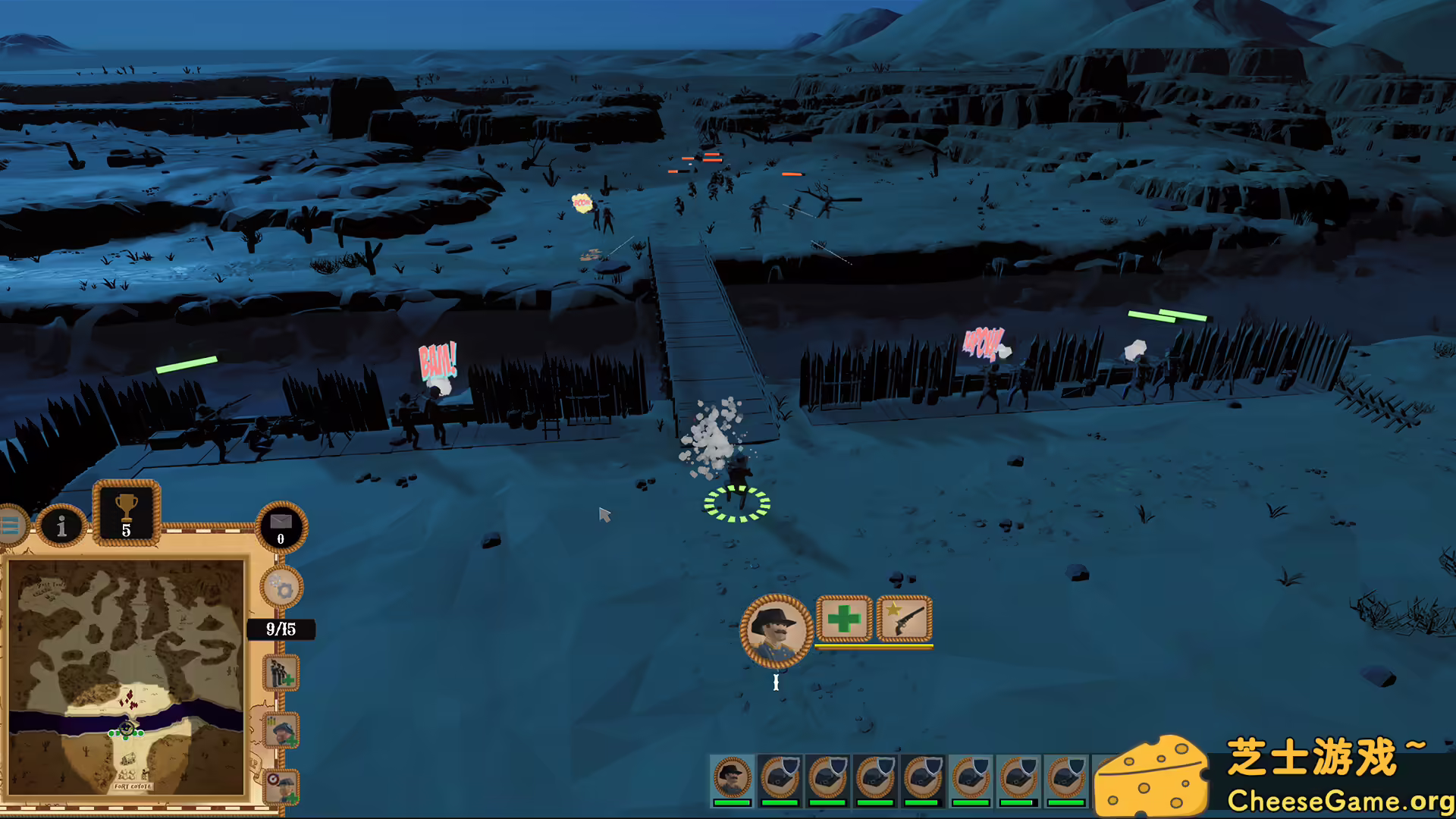Recruit a squad of soldiers

tap(281, 673)
